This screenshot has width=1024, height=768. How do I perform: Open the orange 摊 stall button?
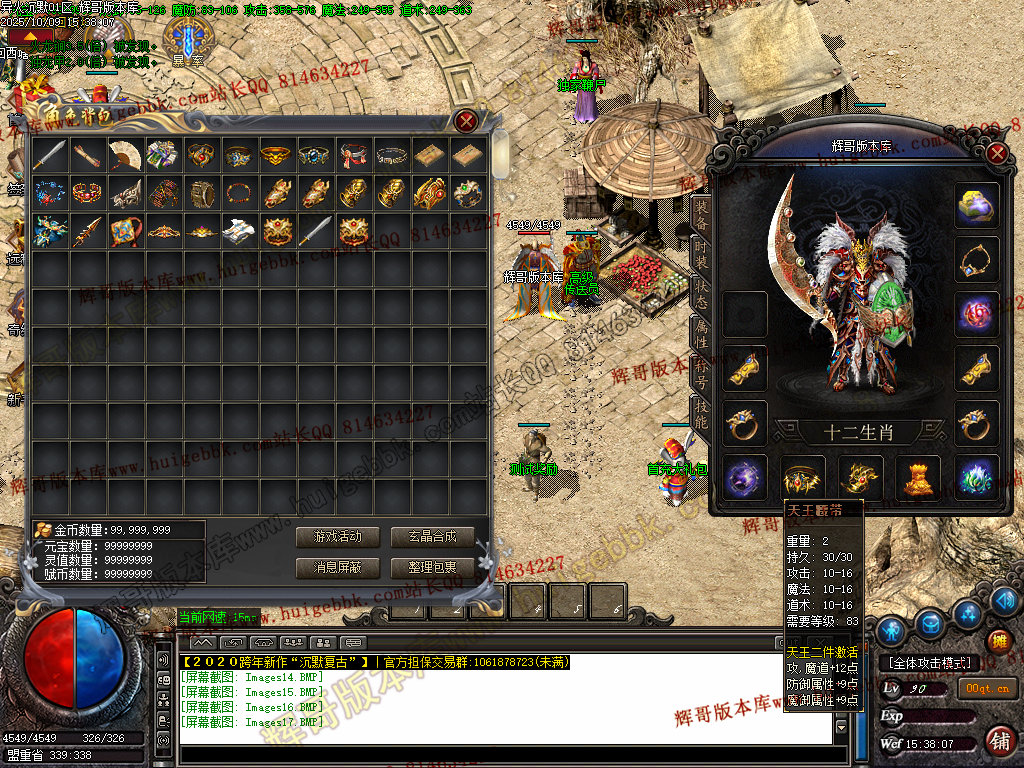(x=998, y=641)
